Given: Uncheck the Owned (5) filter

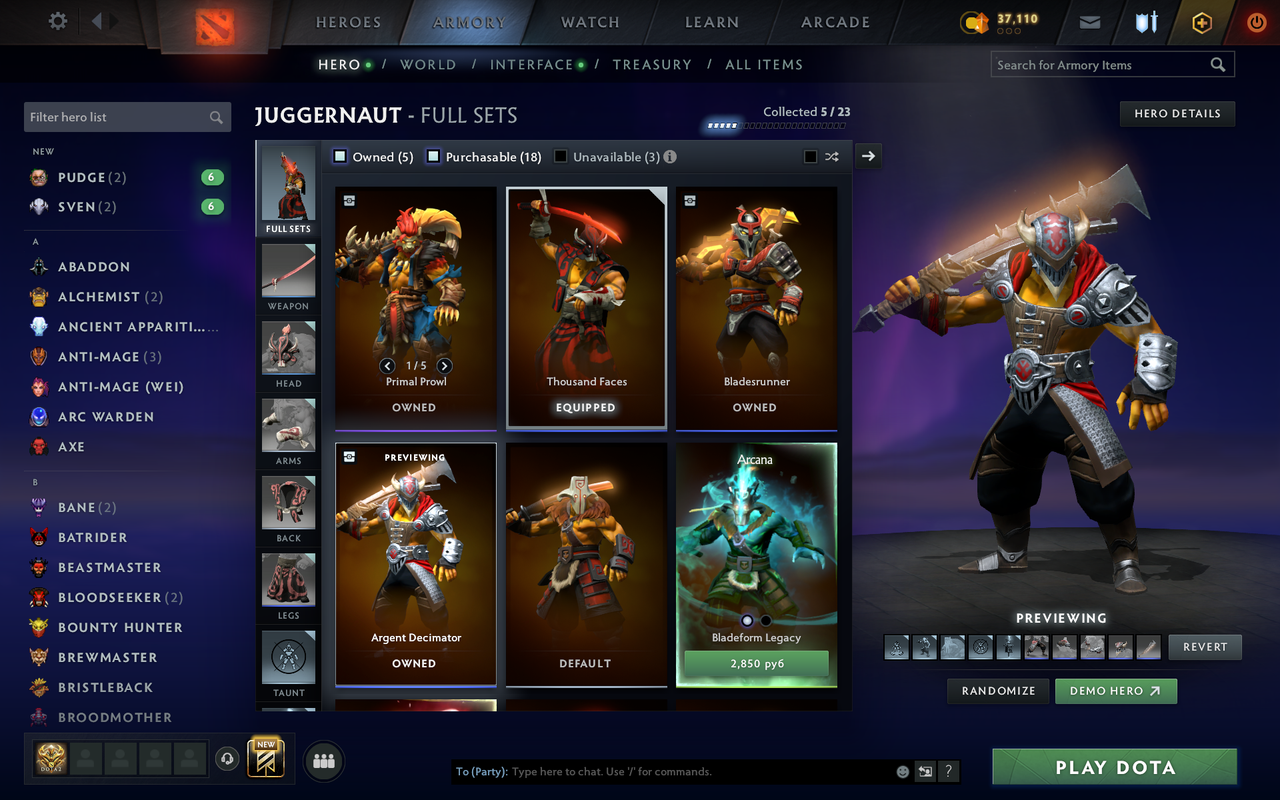Looking at the screenshot, I should (x=338, y=156).
